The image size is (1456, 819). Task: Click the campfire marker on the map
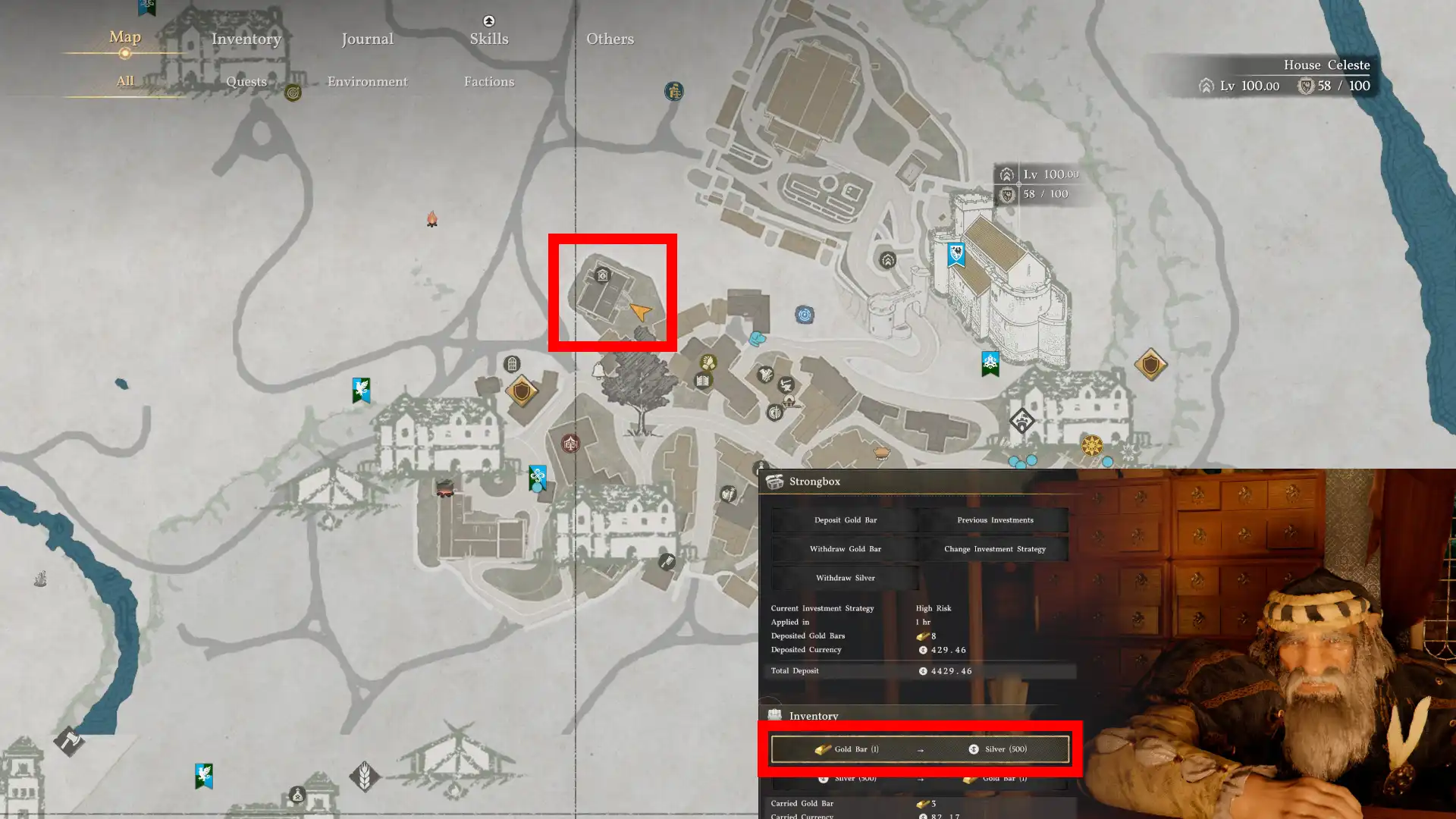431,220
